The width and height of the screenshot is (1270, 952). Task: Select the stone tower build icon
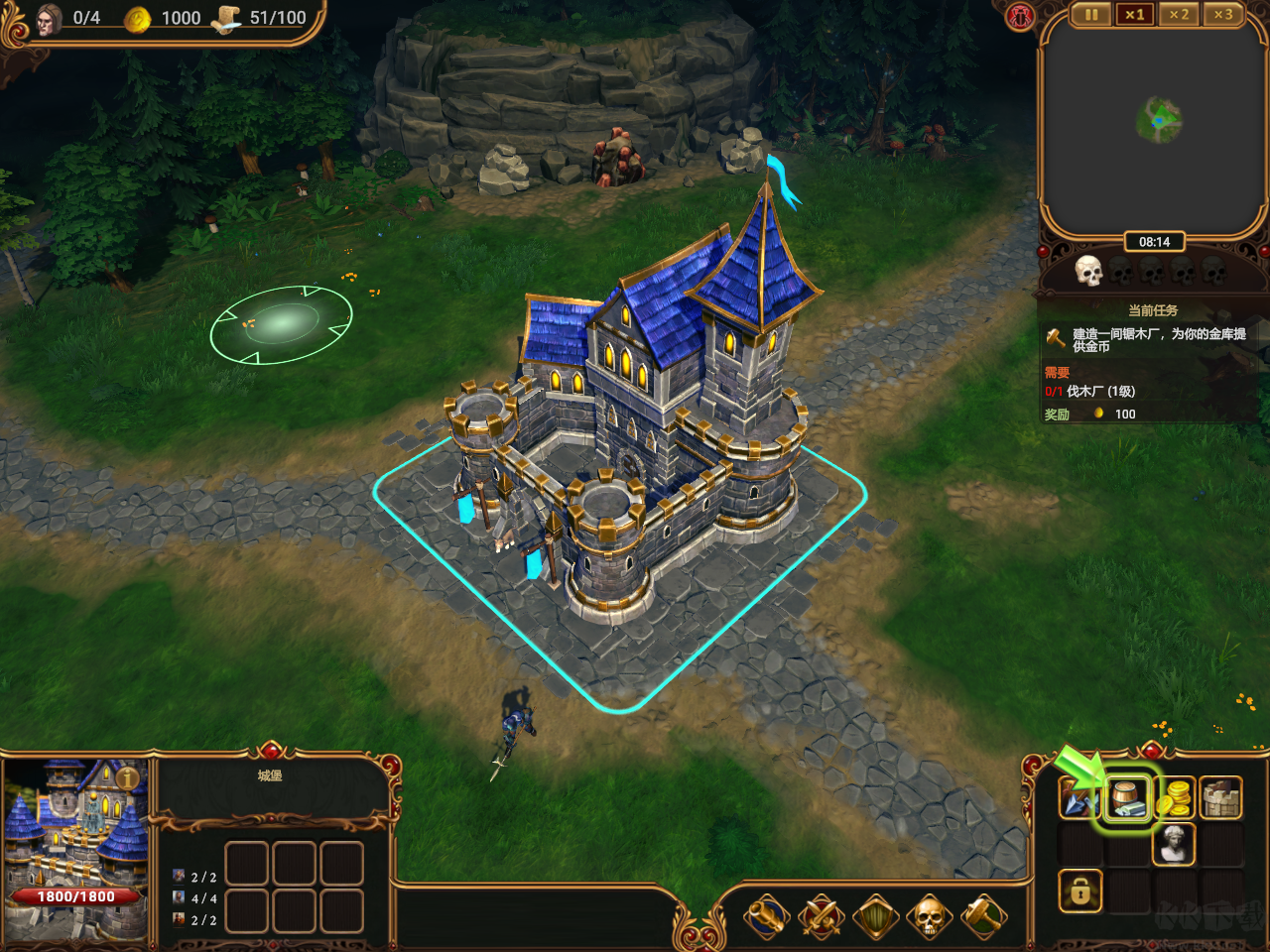pos(1221,797)
